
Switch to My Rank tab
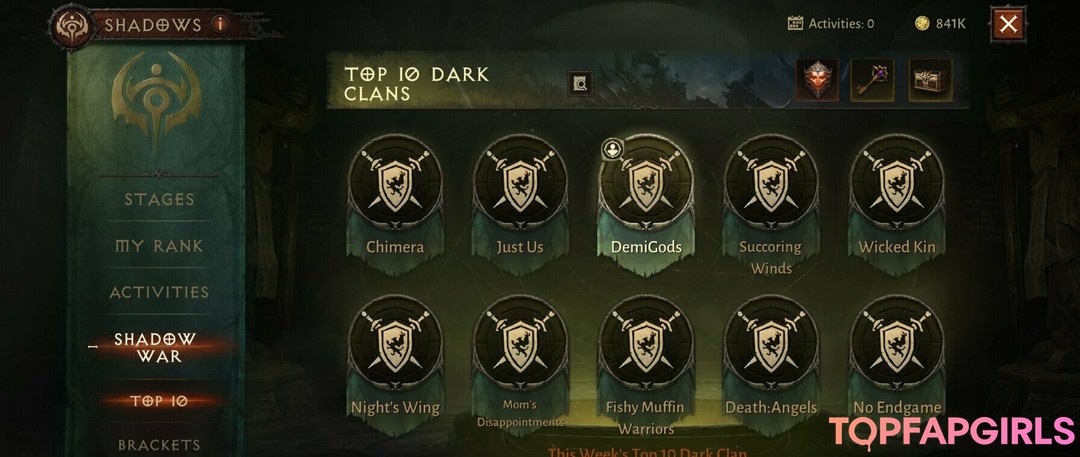pyautogui.click(x=159, y=246)
